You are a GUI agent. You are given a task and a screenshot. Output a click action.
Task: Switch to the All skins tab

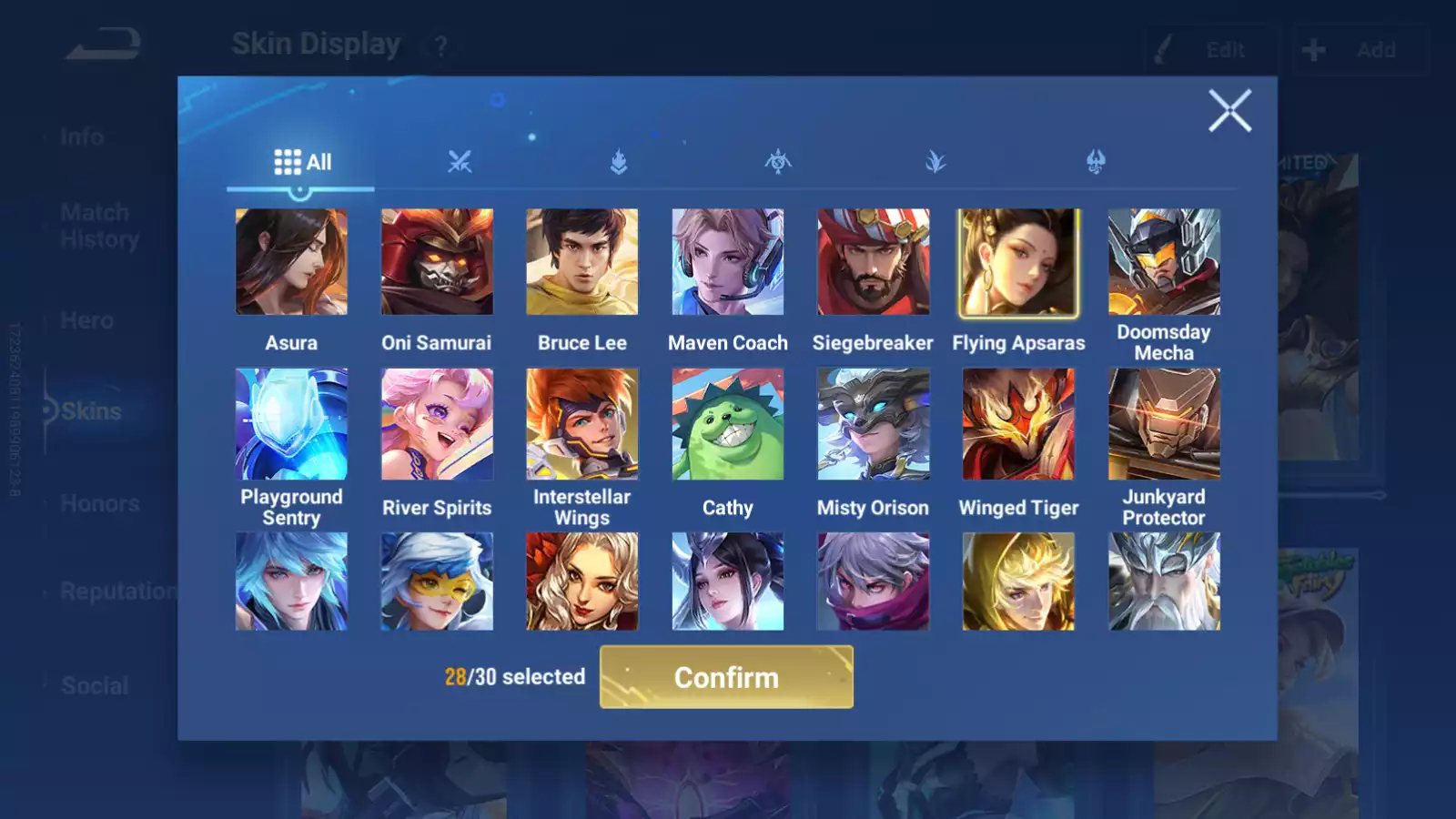(302, 162)
